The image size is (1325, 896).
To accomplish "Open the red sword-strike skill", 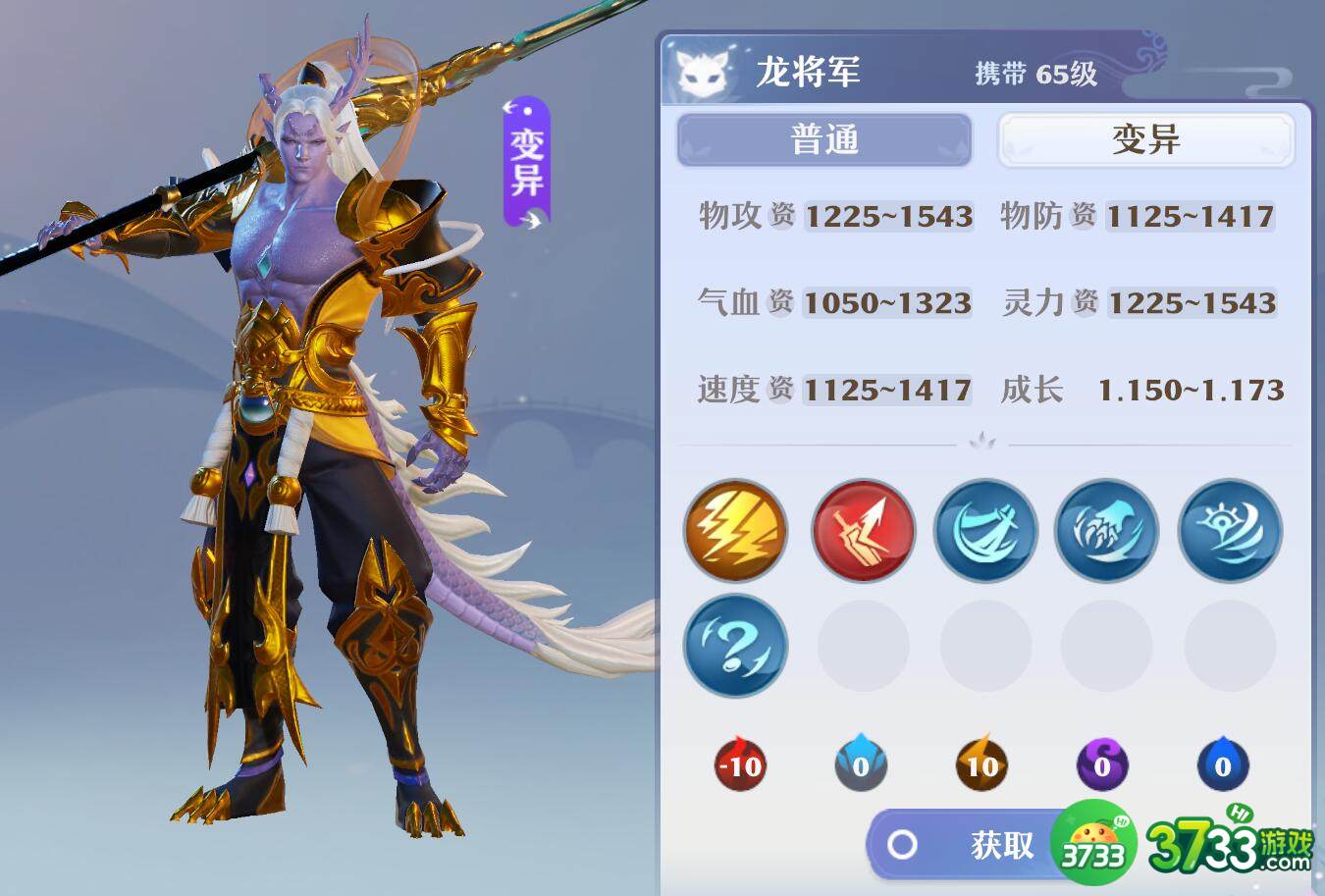I will pyautogui.click(x=862, y=530).
